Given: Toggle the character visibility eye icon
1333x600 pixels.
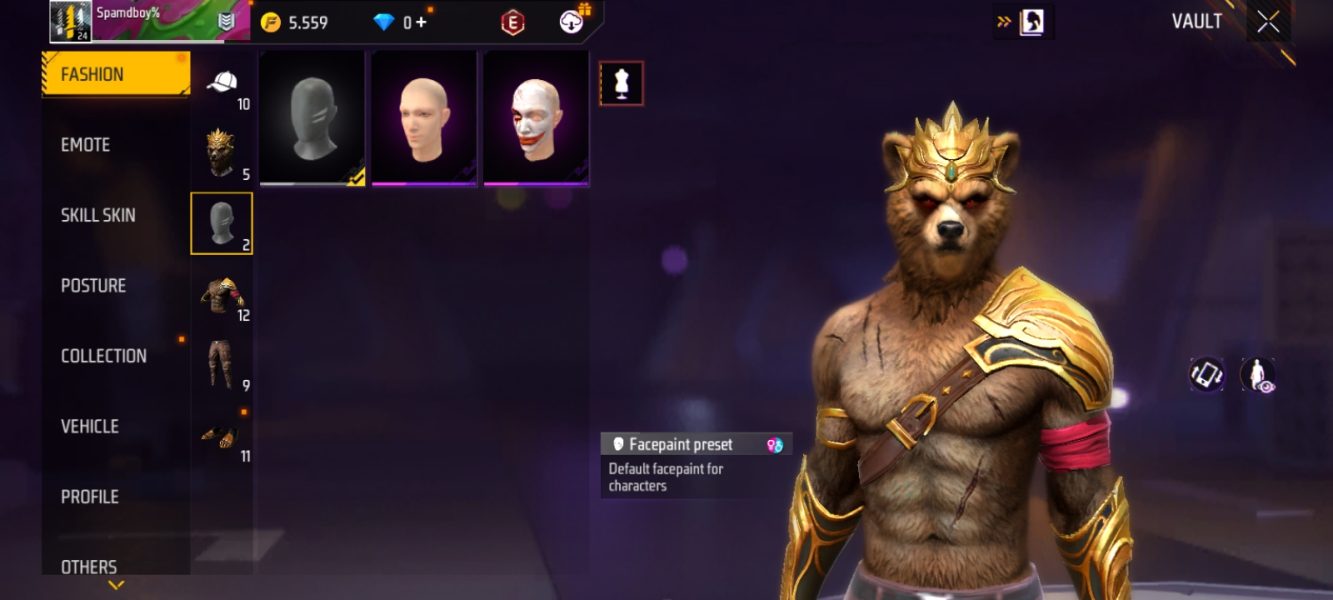Looking at the screenshot, I should [1257, 374].
